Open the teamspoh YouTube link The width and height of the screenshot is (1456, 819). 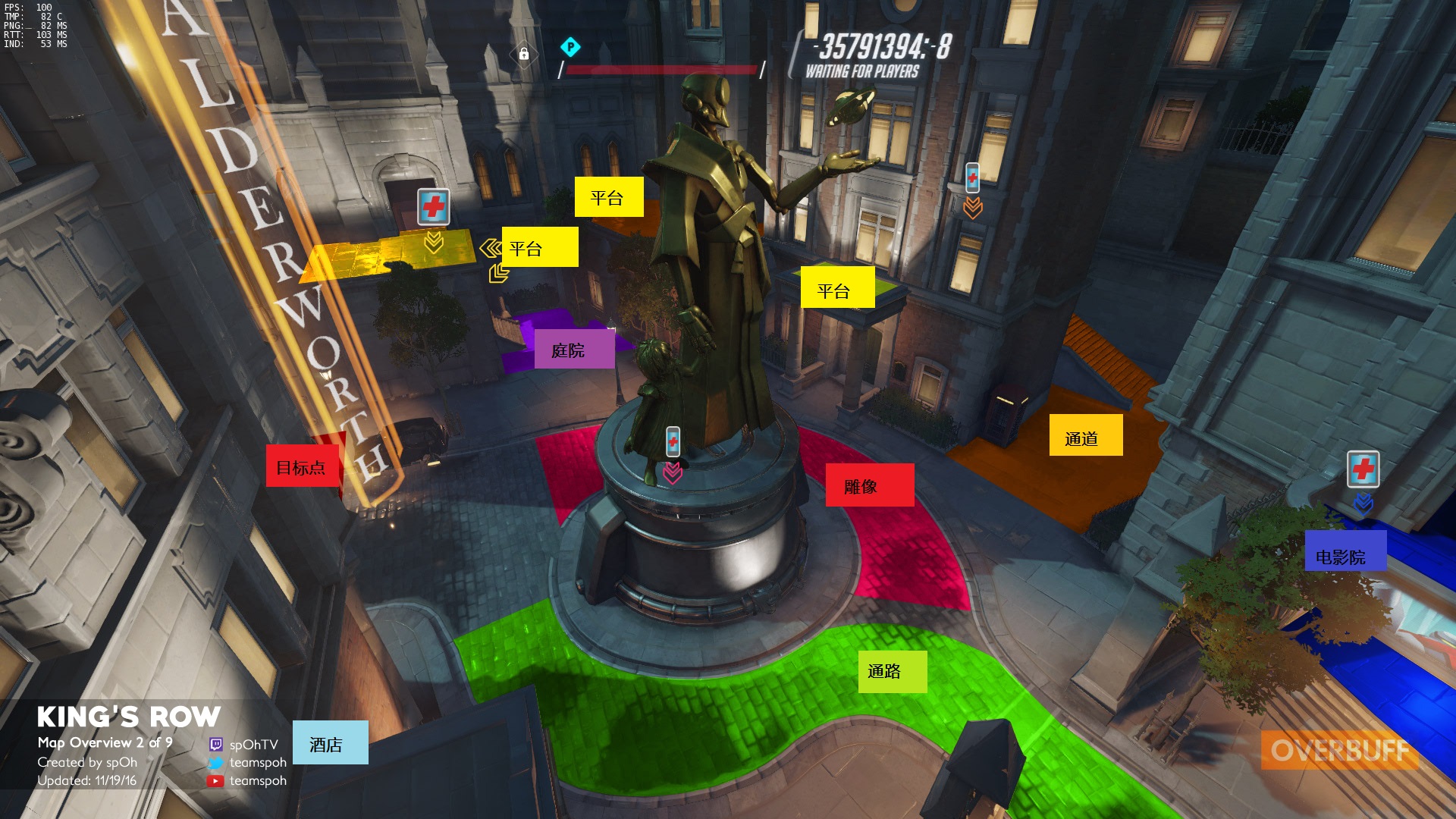(x=257, y=780)
